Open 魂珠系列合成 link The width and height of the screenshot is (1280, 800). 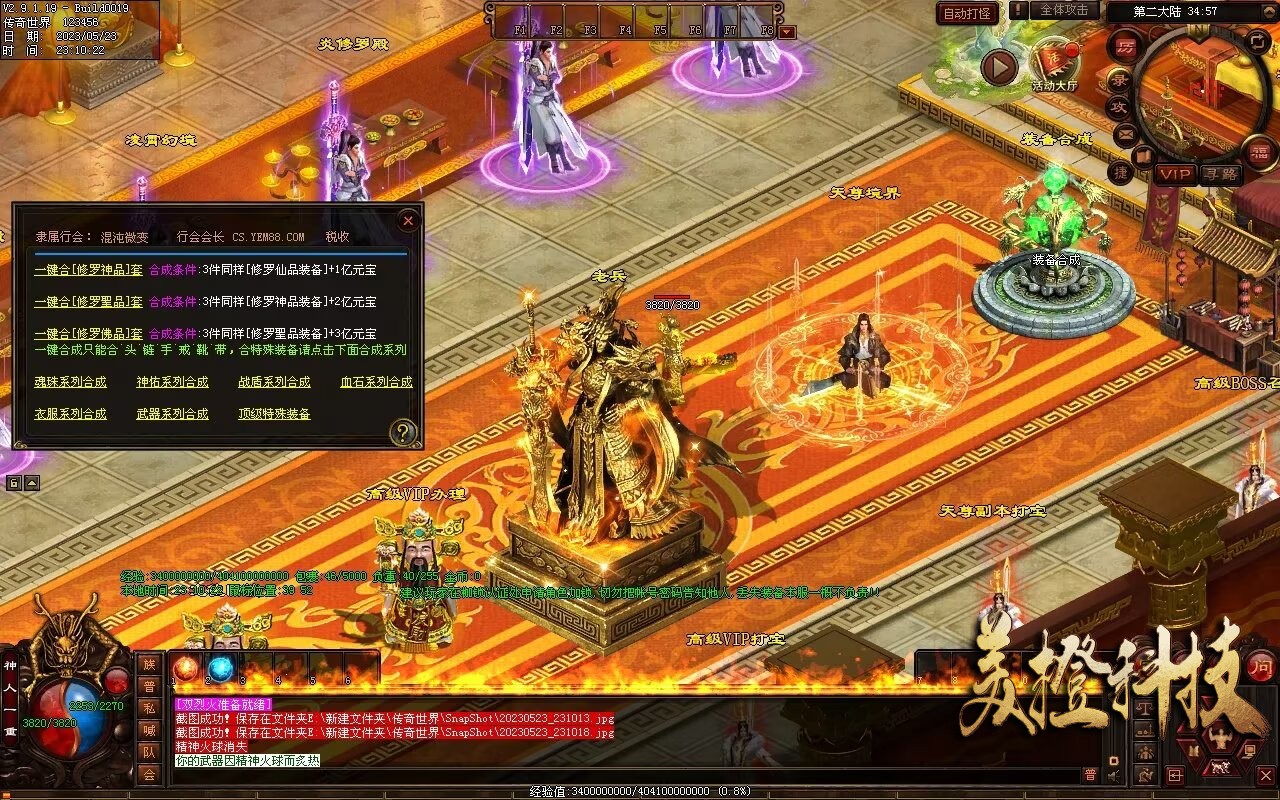(x=70, y=382)
